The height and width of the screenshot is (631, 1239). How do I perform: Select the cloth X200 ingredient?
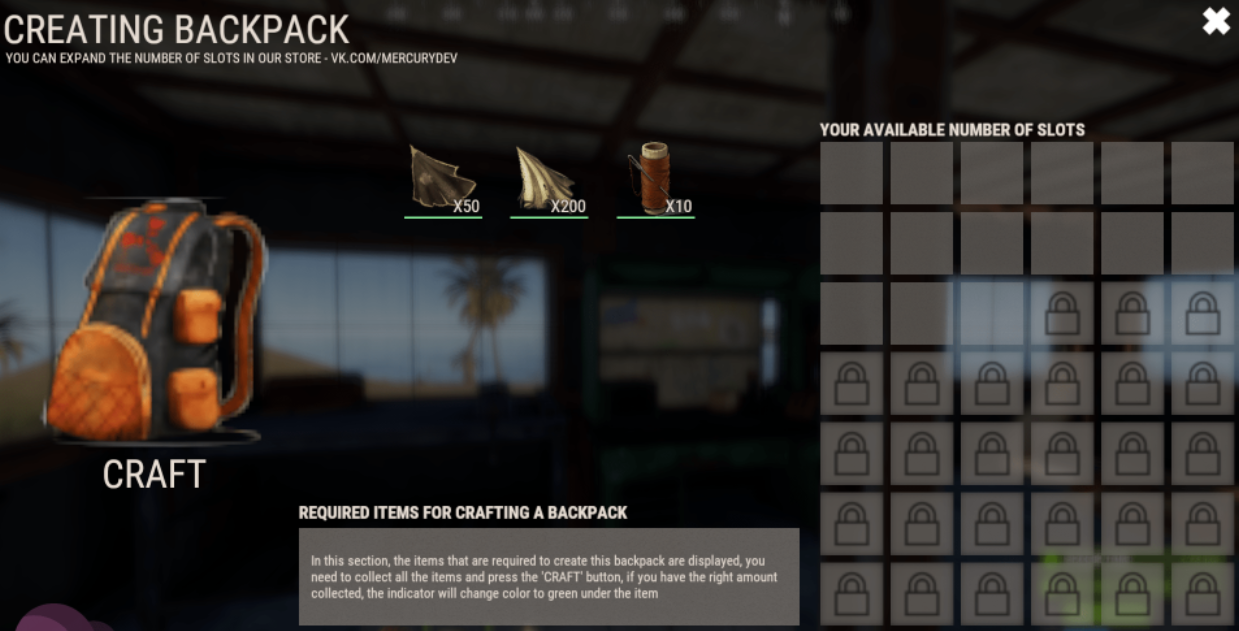[x=547, y=180]
